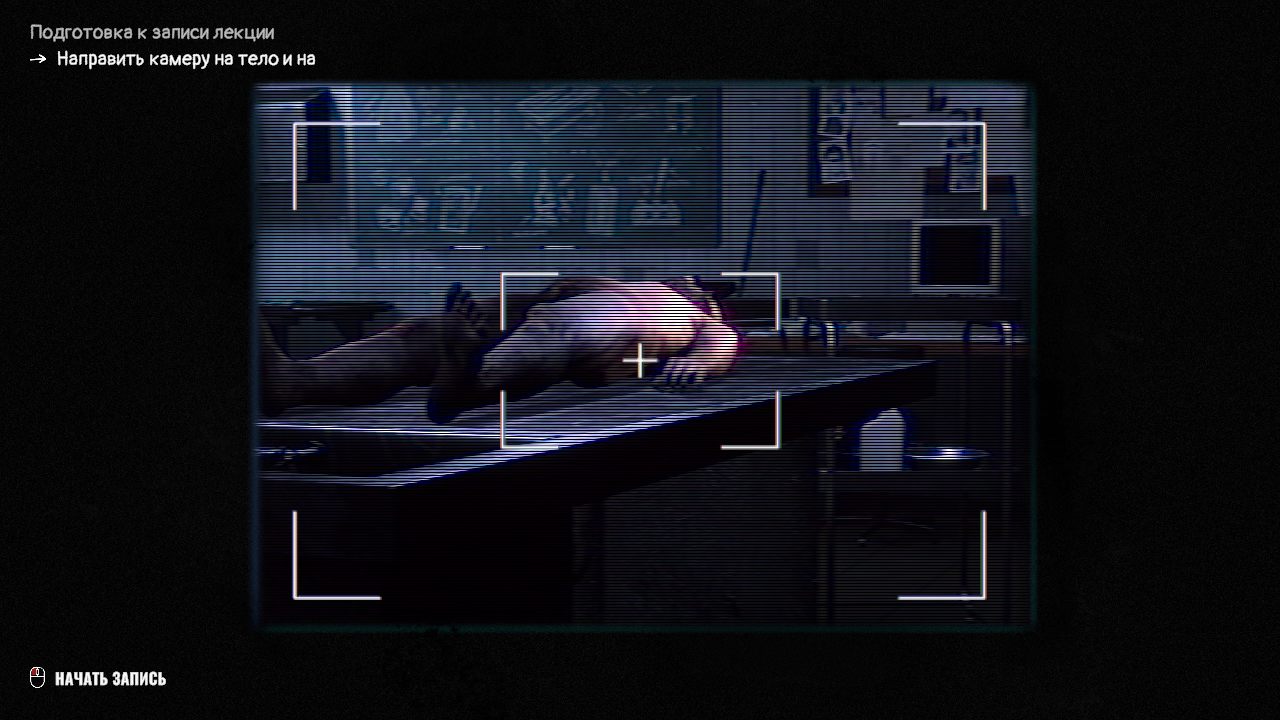Click the arrow before the objective text
This screenshot has height=720, width=1280.
[38, 58]
